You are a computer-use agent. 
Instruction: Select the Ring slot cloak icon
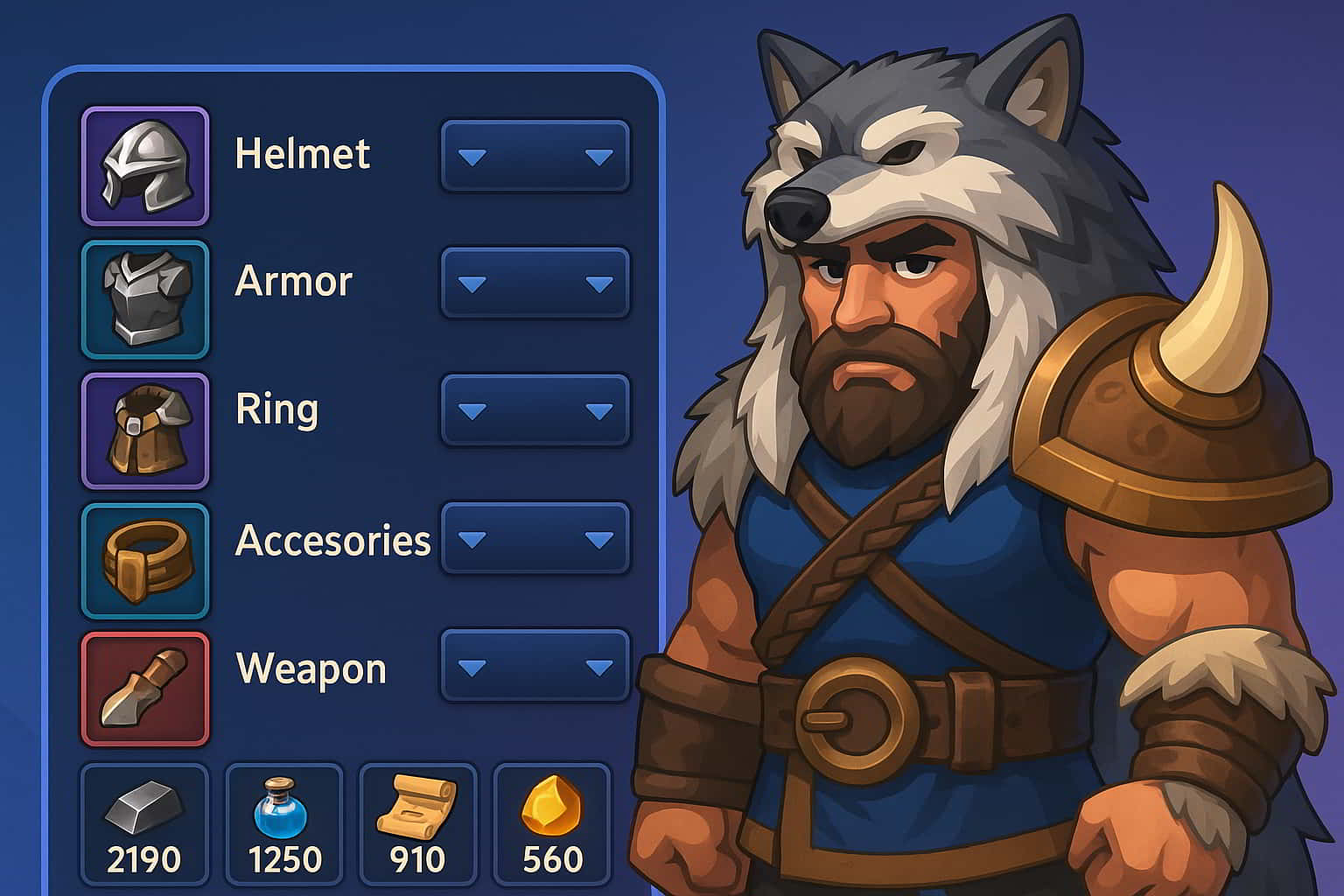tap(144, 428)
